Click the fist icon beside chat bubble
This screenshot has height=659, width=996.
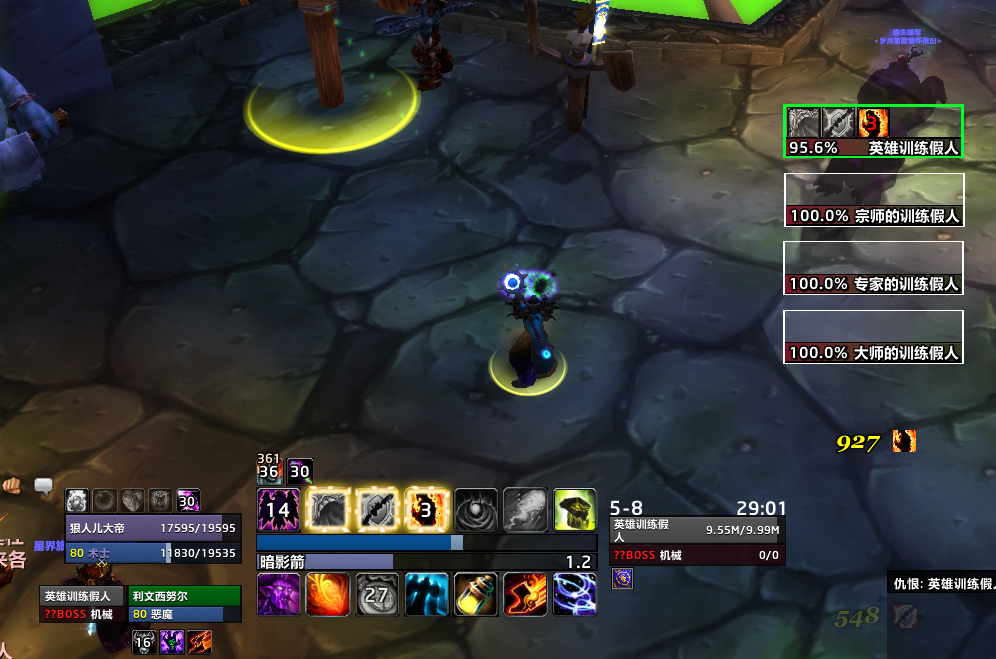pyautogui.click(x=13, y=487)
